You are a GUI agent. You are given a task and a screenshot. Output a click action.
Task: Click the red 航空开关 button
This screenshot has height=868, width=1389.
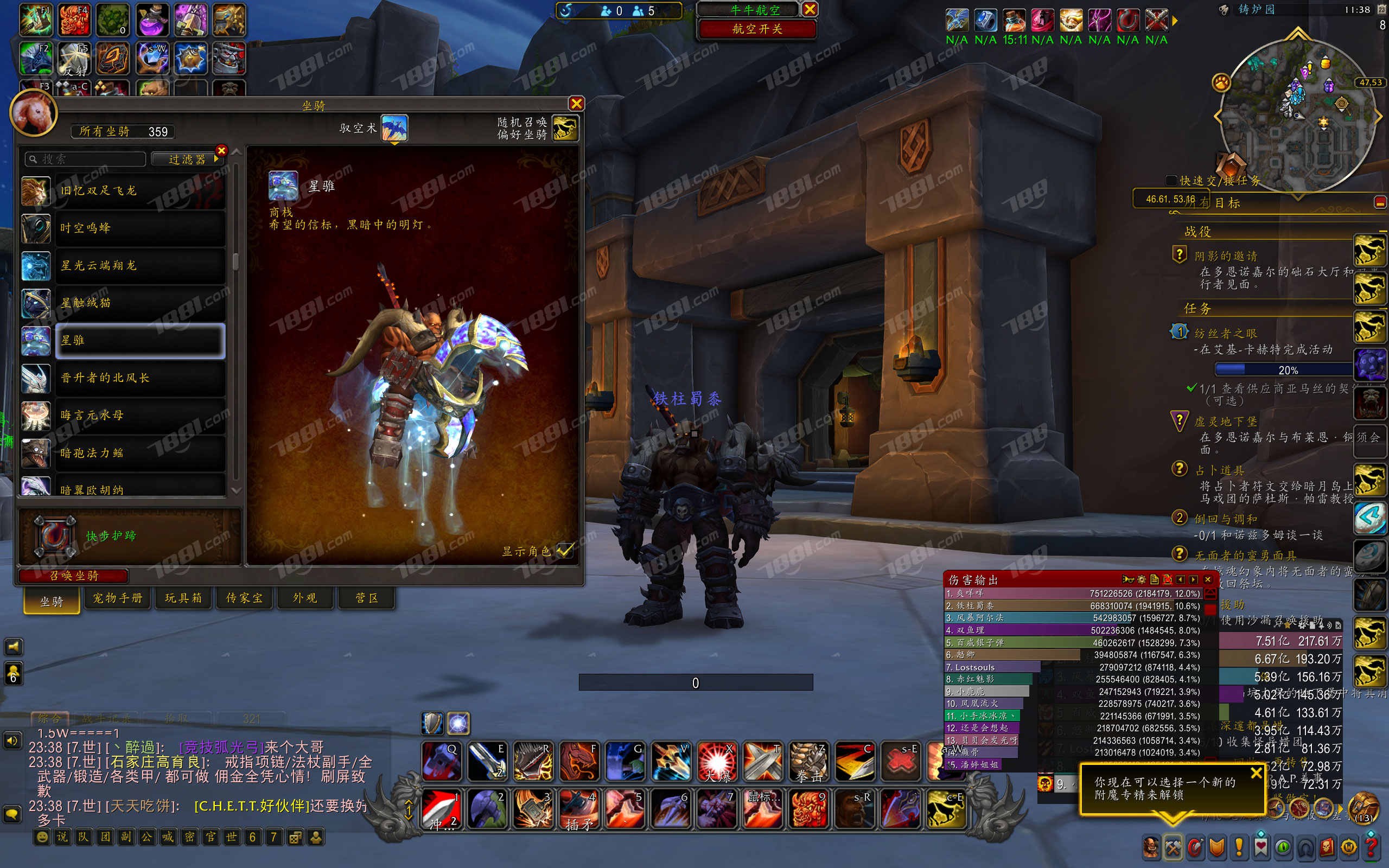pos(756,29)
